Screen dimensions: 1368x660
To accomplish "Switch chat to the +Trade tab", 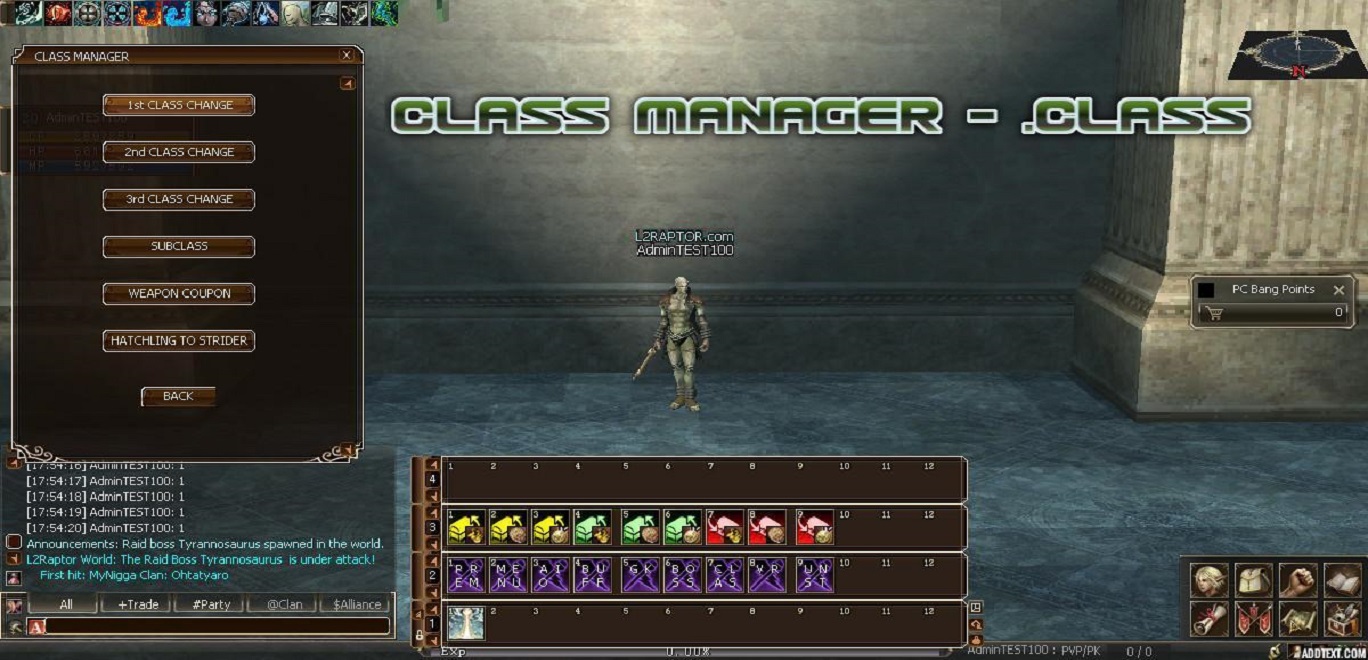I will tap(135, 604).
